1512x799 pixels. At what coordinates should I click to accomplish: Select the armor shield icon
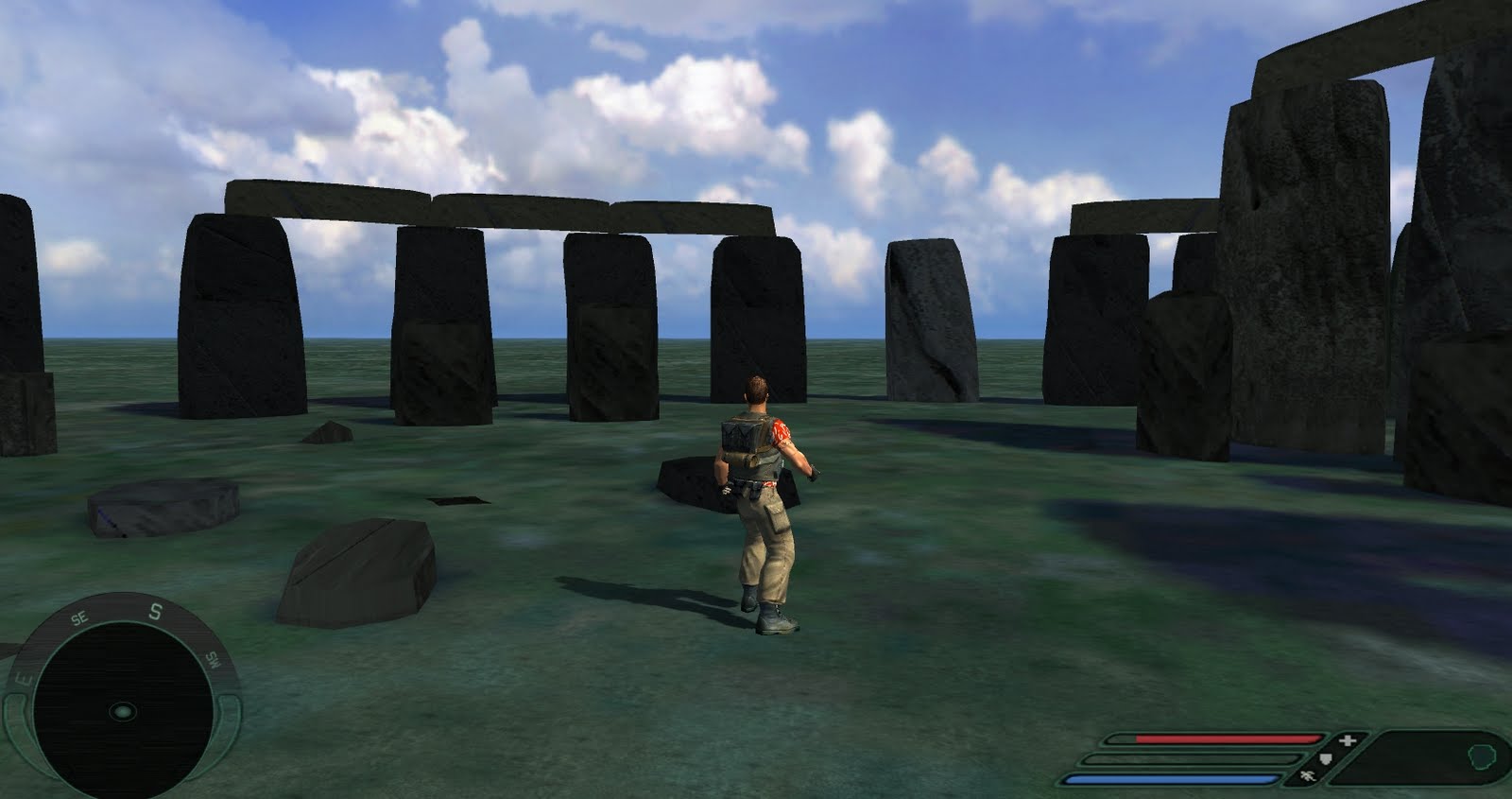point(1325,758)
